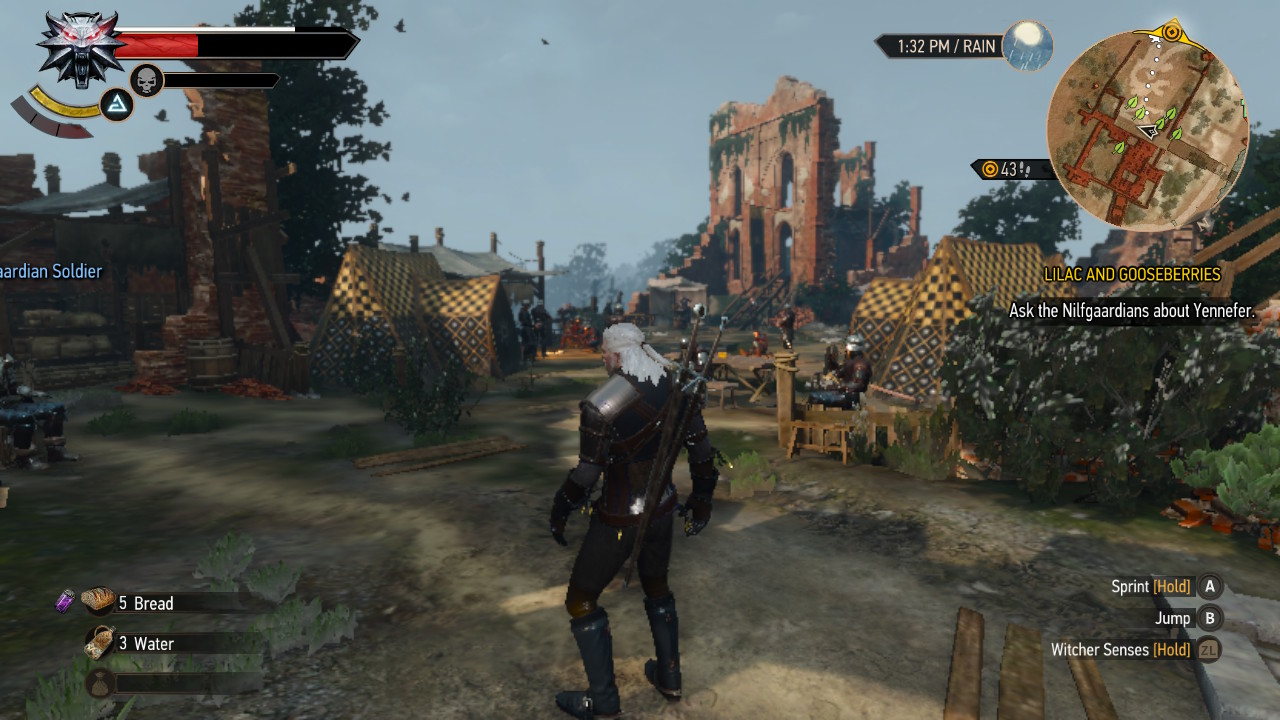Click the rain weather icon
Image resolution: width=1280 pixels, height=720 pixels.
coord(1028,46)
